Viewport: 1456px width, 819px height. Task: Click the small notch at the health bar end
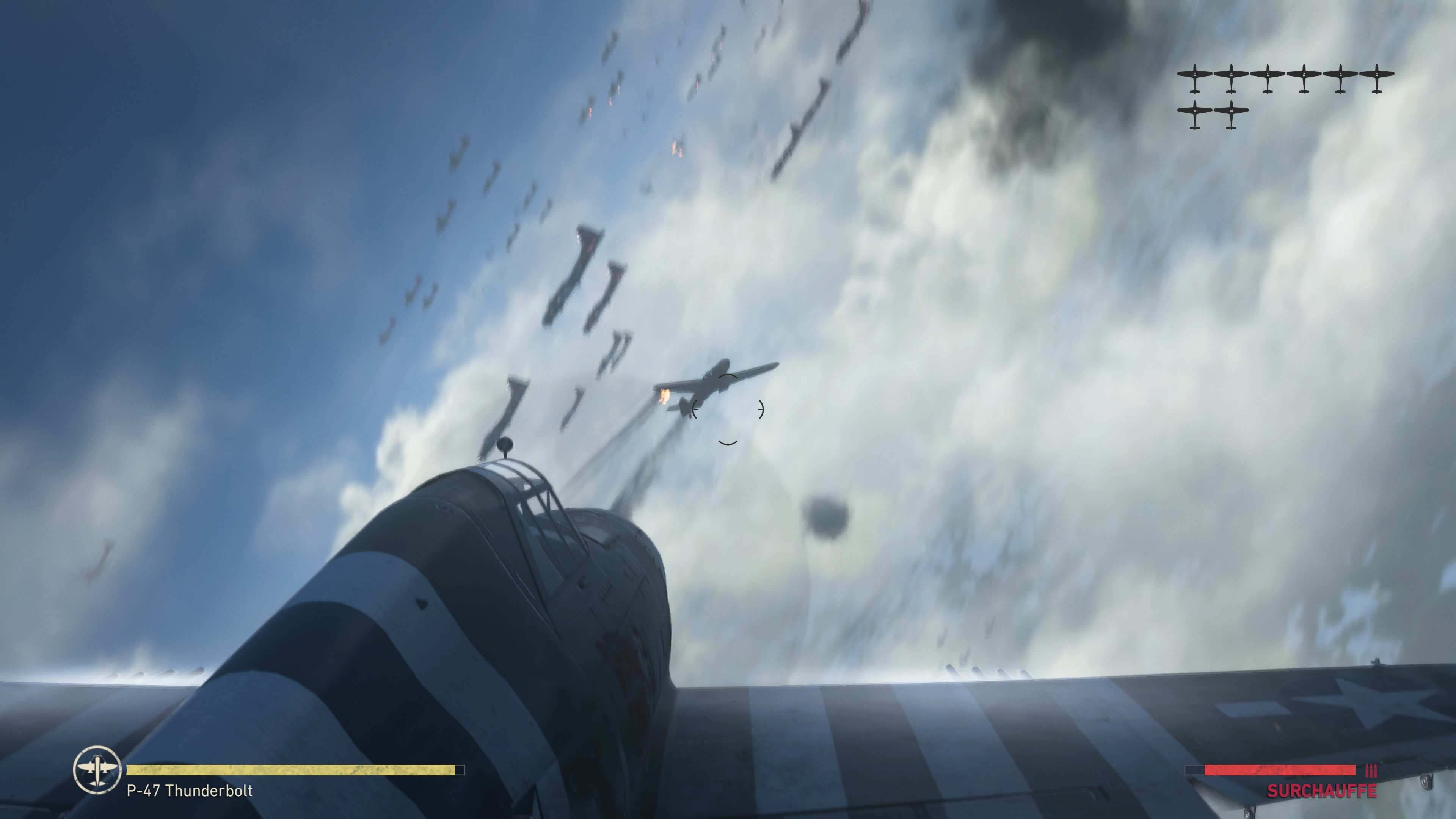tap(461, 770)
